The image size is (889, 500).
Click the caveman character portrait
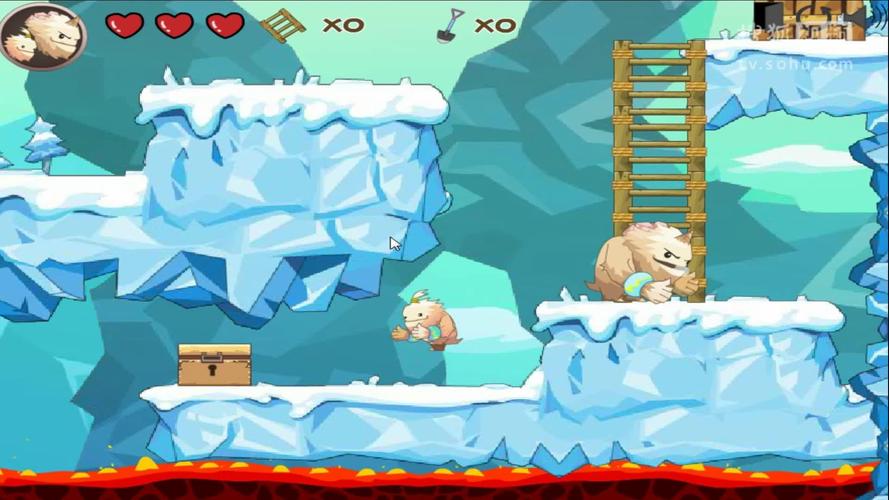(42, 35)
